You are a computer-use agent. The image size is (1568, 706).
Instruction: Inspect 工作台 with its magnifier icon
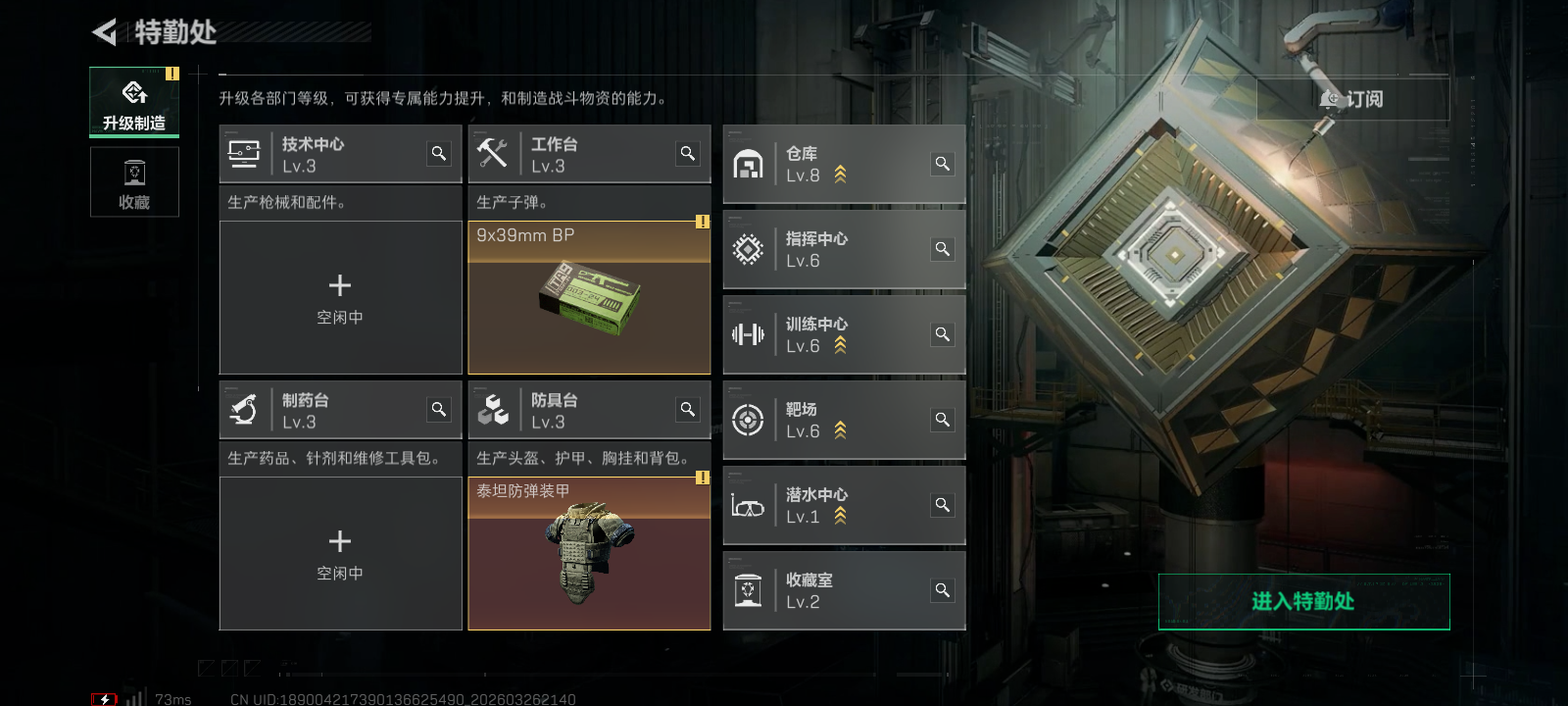pos(688,153)
